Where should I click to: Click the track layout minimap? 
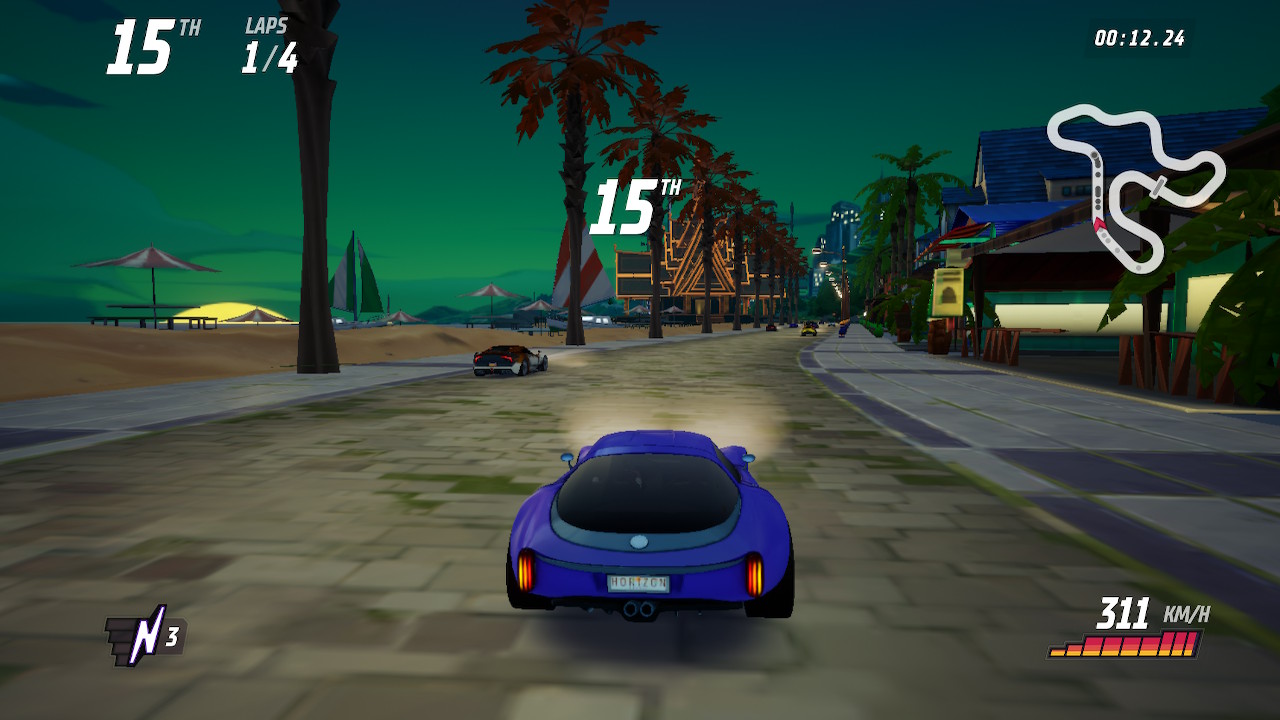tap(1134, 186)
